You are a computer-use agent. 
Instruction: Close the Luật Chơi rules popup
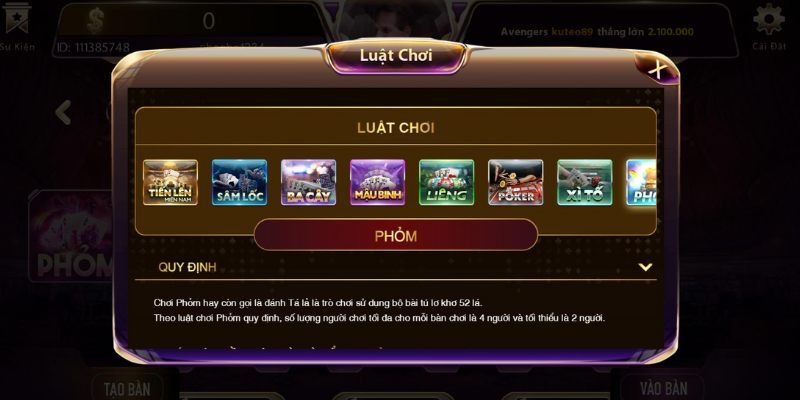coord(657,69)
